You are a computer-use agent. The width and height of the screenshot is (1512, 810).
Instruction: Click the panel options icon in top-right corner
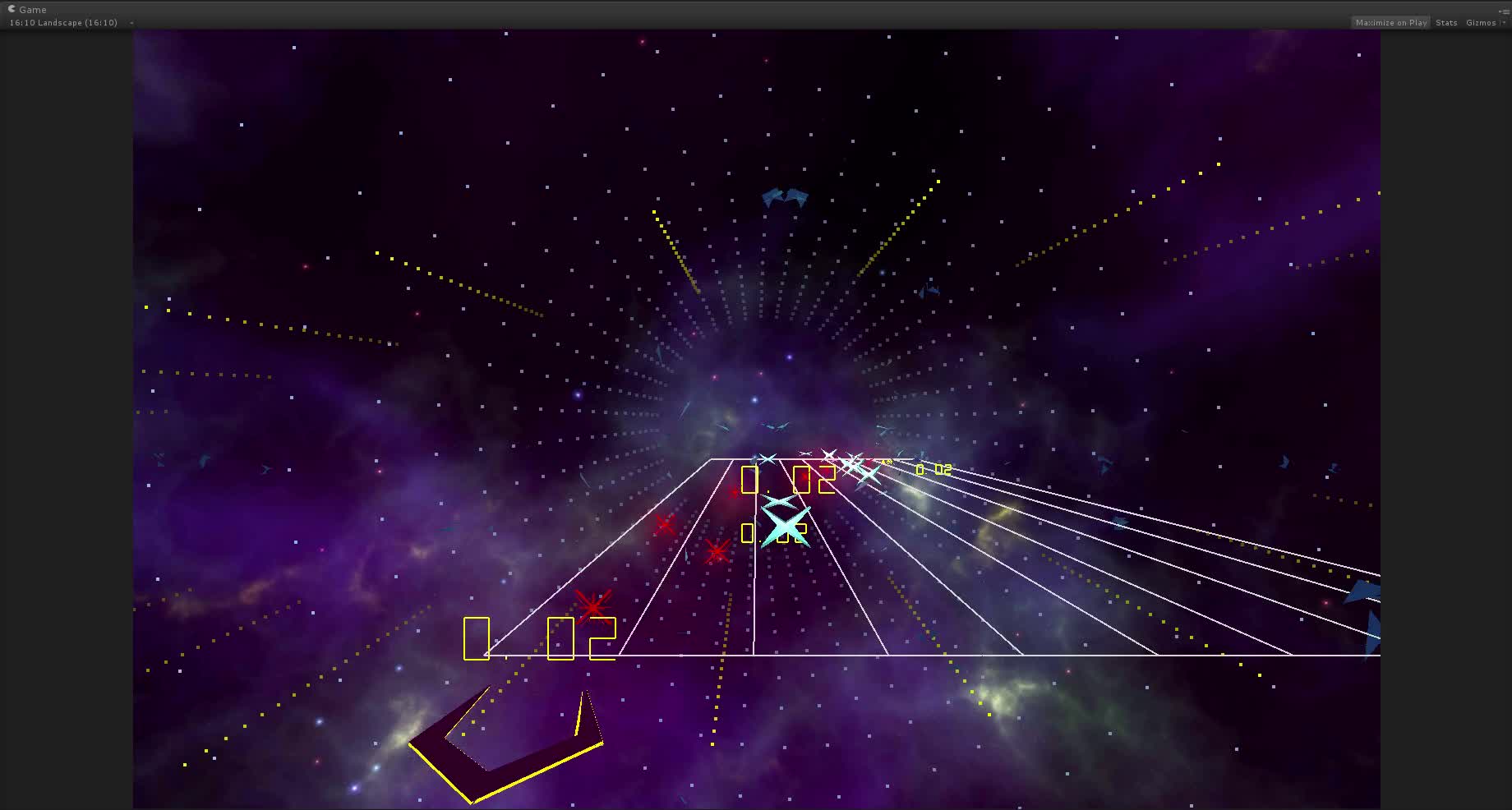[1504, 9]
